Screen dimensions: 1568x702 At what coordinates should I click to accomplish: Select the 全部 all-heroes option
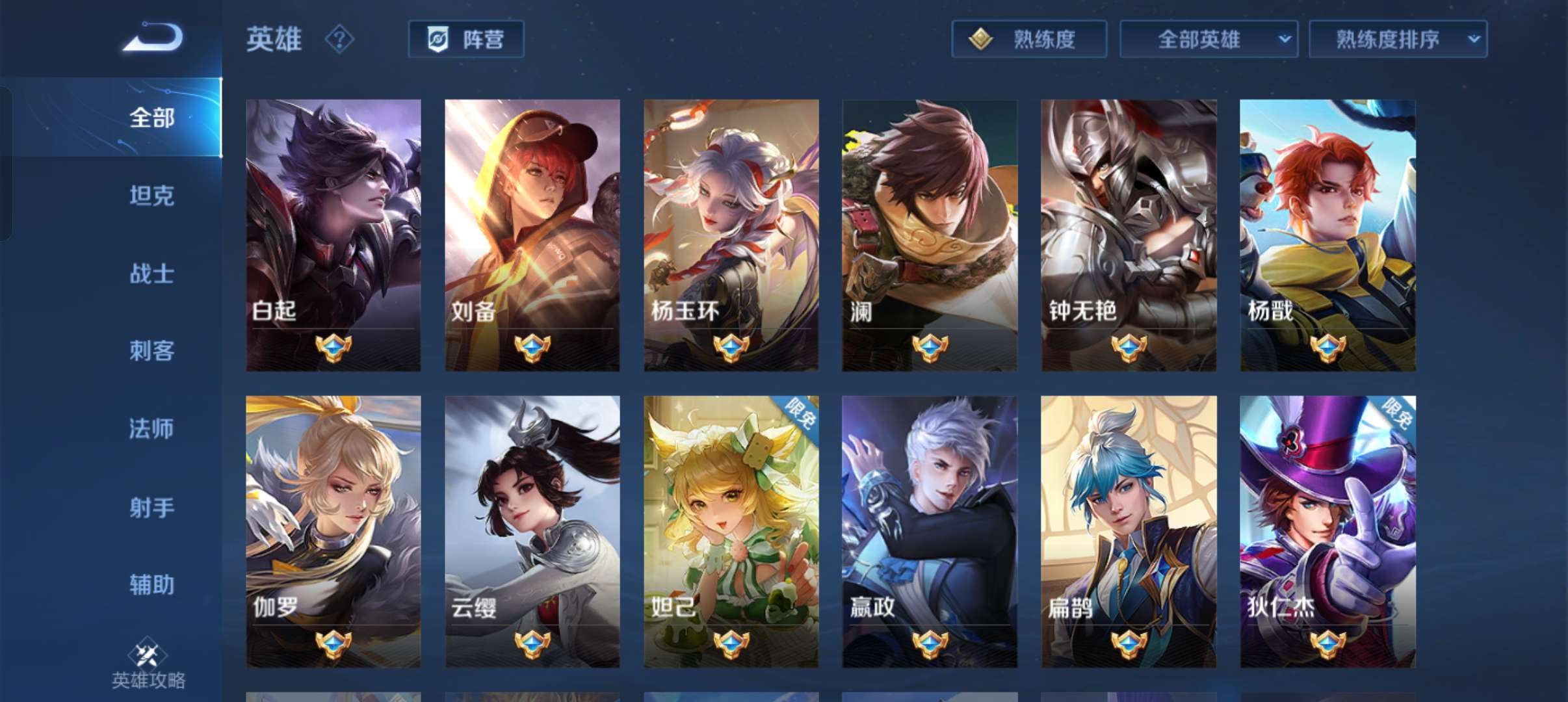pos(151,118)
